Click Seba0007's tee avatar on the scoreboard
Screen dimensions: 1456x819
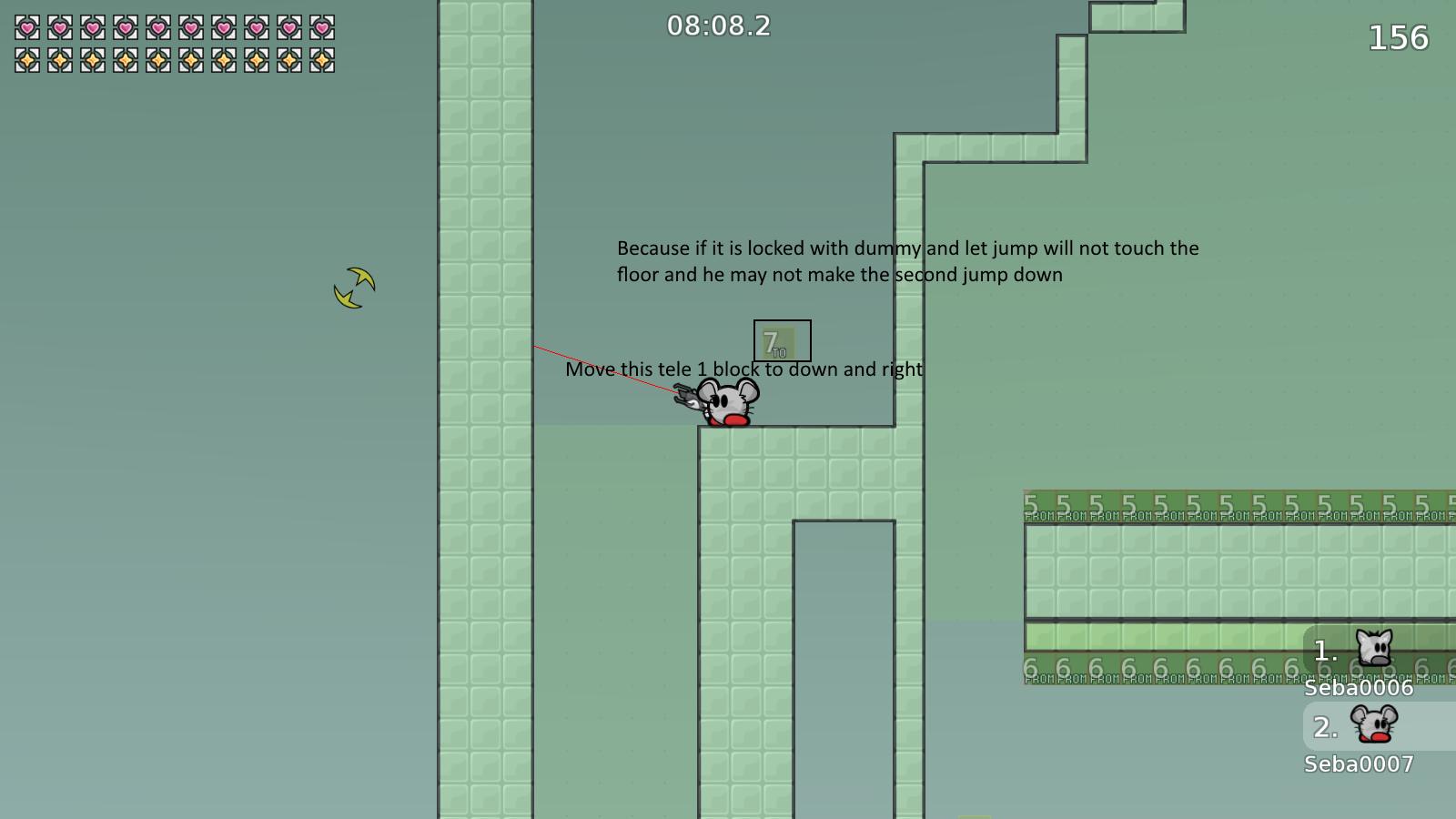1370,725
